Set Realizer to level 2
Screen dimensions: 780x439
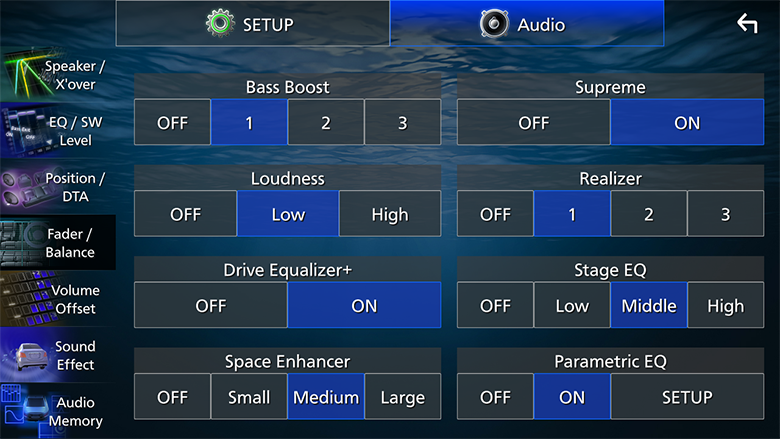pyautogui.click(x=648, y=214)
